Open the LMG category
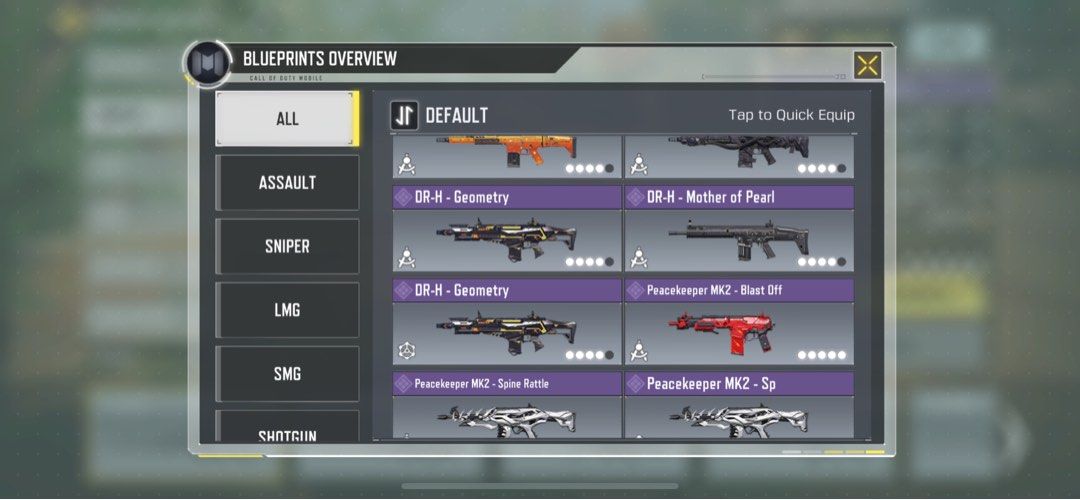The width and height of the screenshot is (1080, 500). pos(287,310)
